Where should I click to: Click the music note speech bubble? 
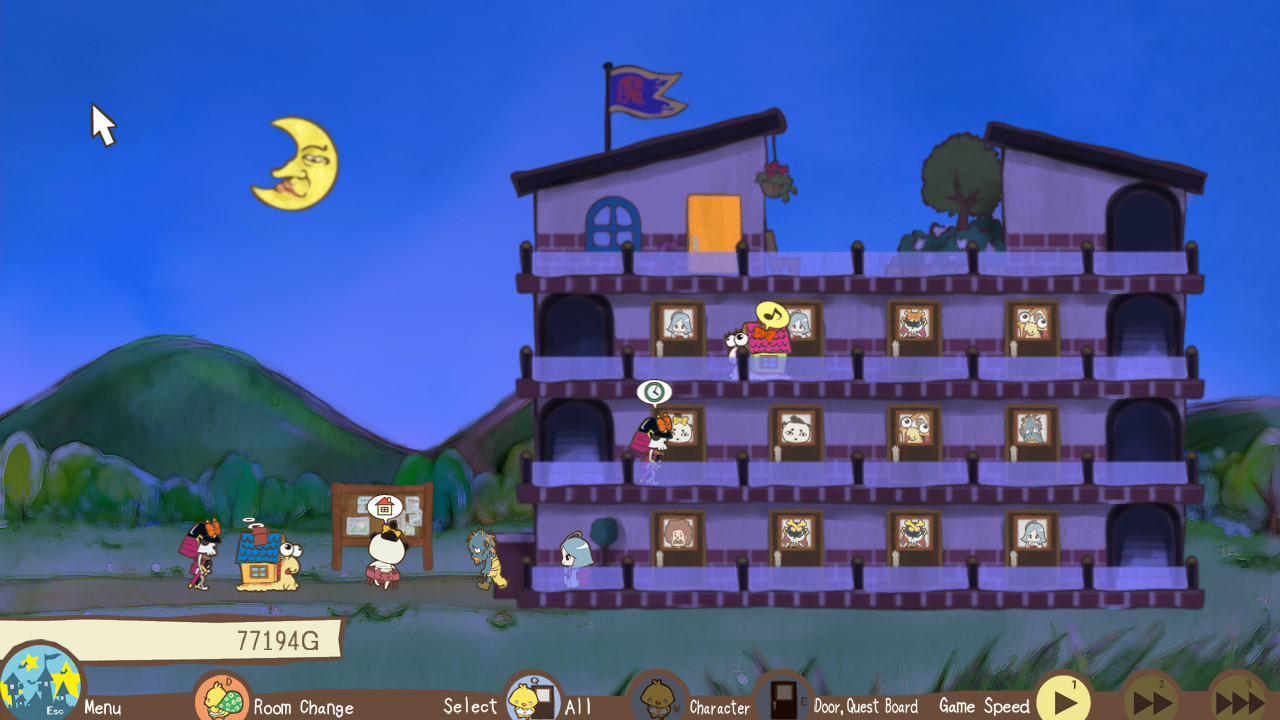click(771, 315)
